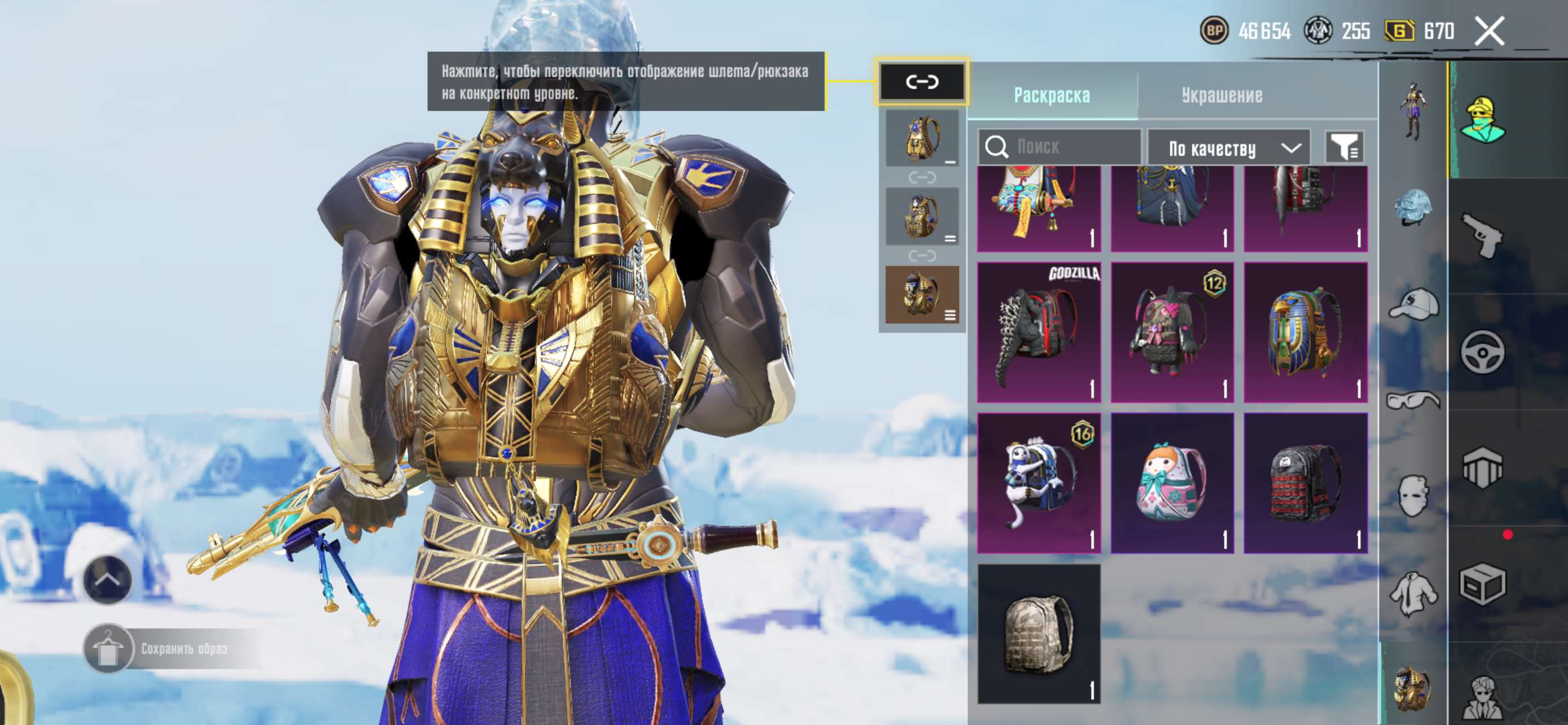1568x725 pixels.
Task: Choose the pharaoh mask backpack skin
Action: click(1305, 333)
